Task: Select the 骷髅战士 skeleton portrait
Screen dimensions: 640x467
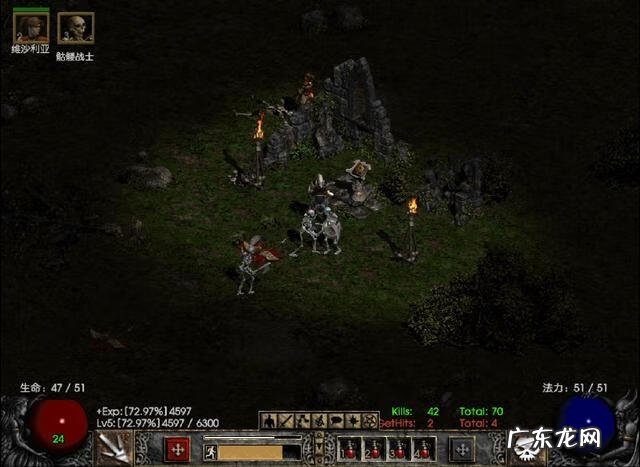Action: pos(76,27)
